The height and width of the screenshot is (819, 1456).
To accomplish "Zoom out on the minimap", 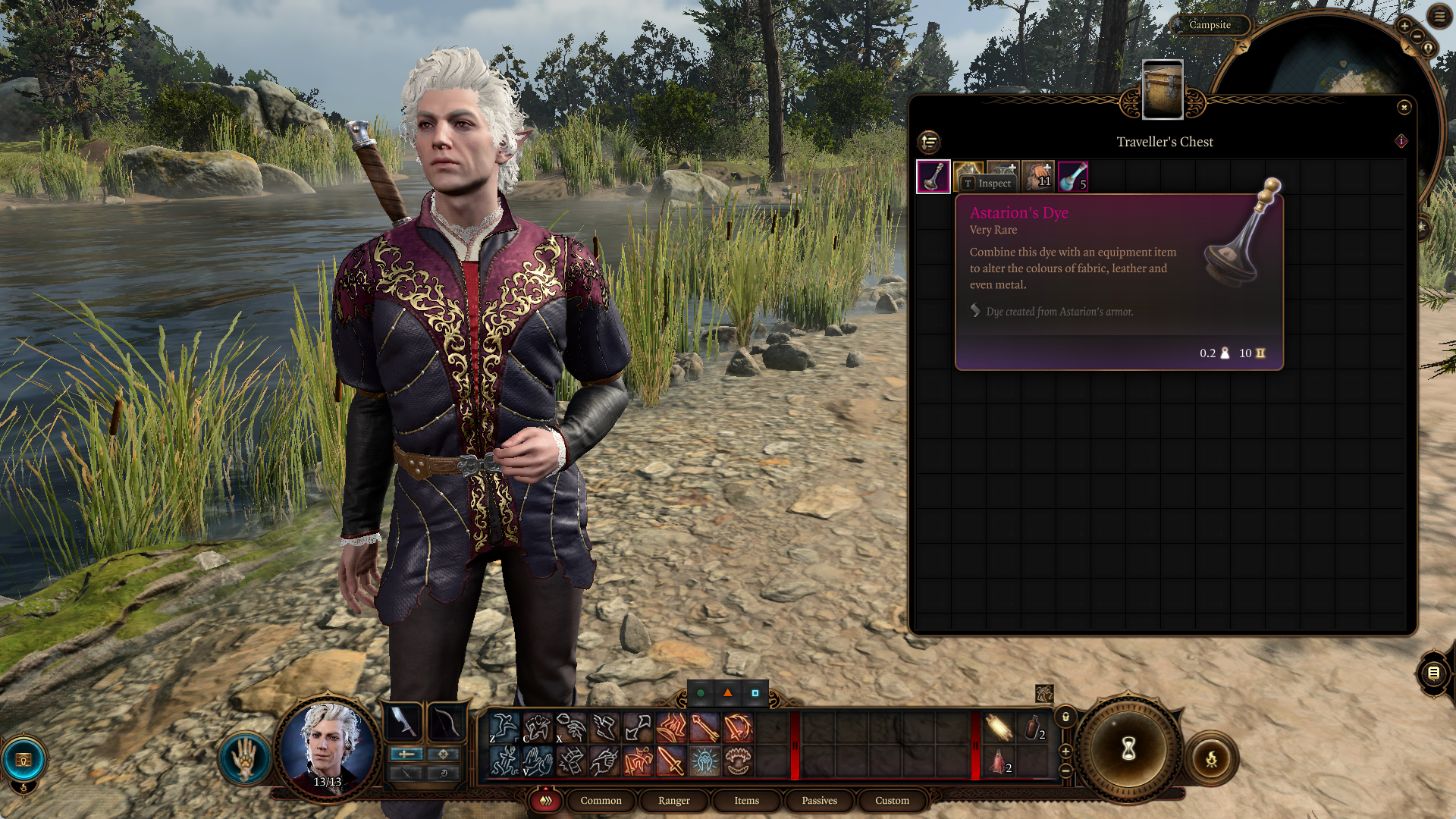I will click(1417, 36).
